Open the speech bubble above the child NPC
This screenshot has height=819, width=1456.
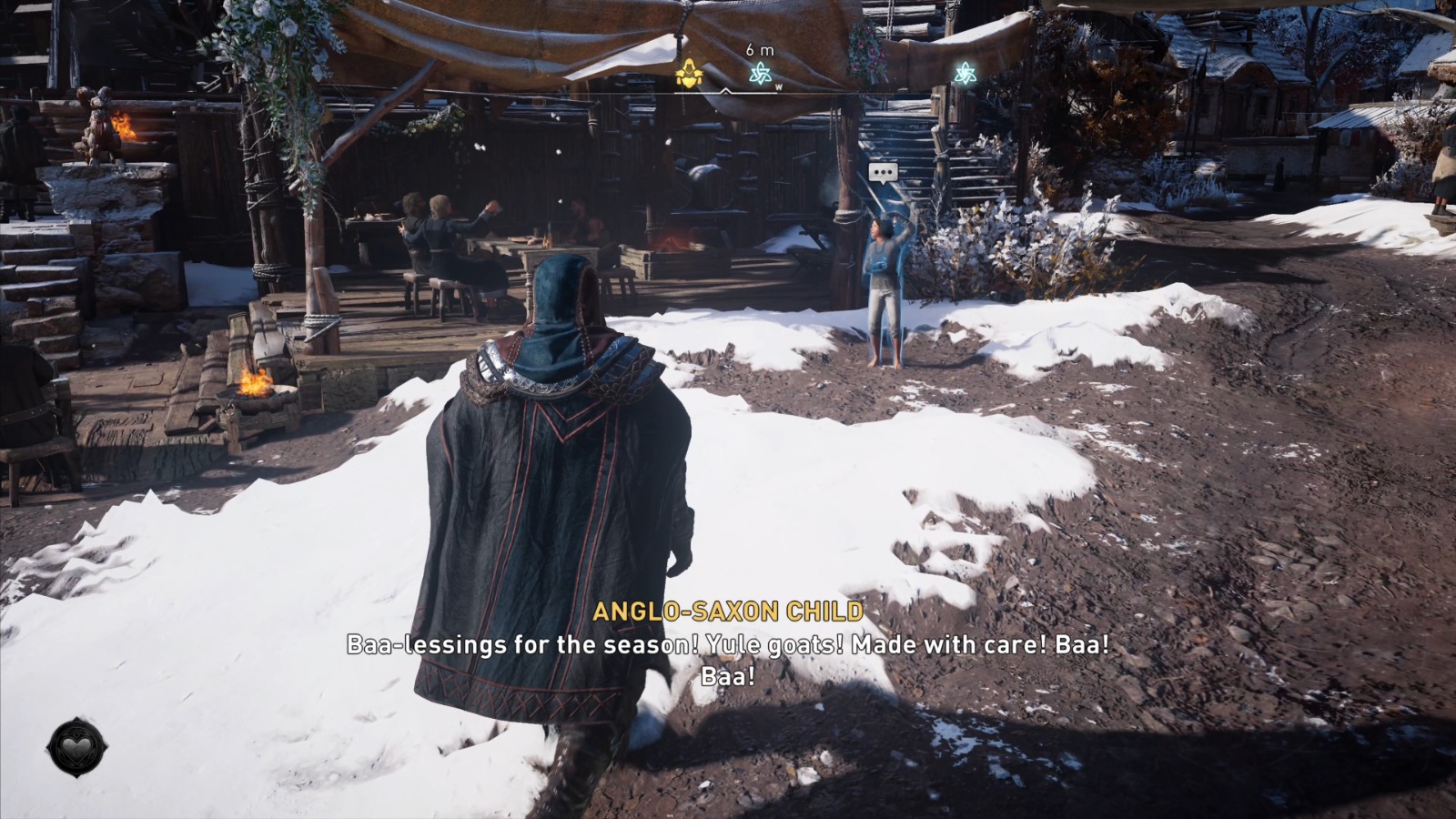pos(880,170)
